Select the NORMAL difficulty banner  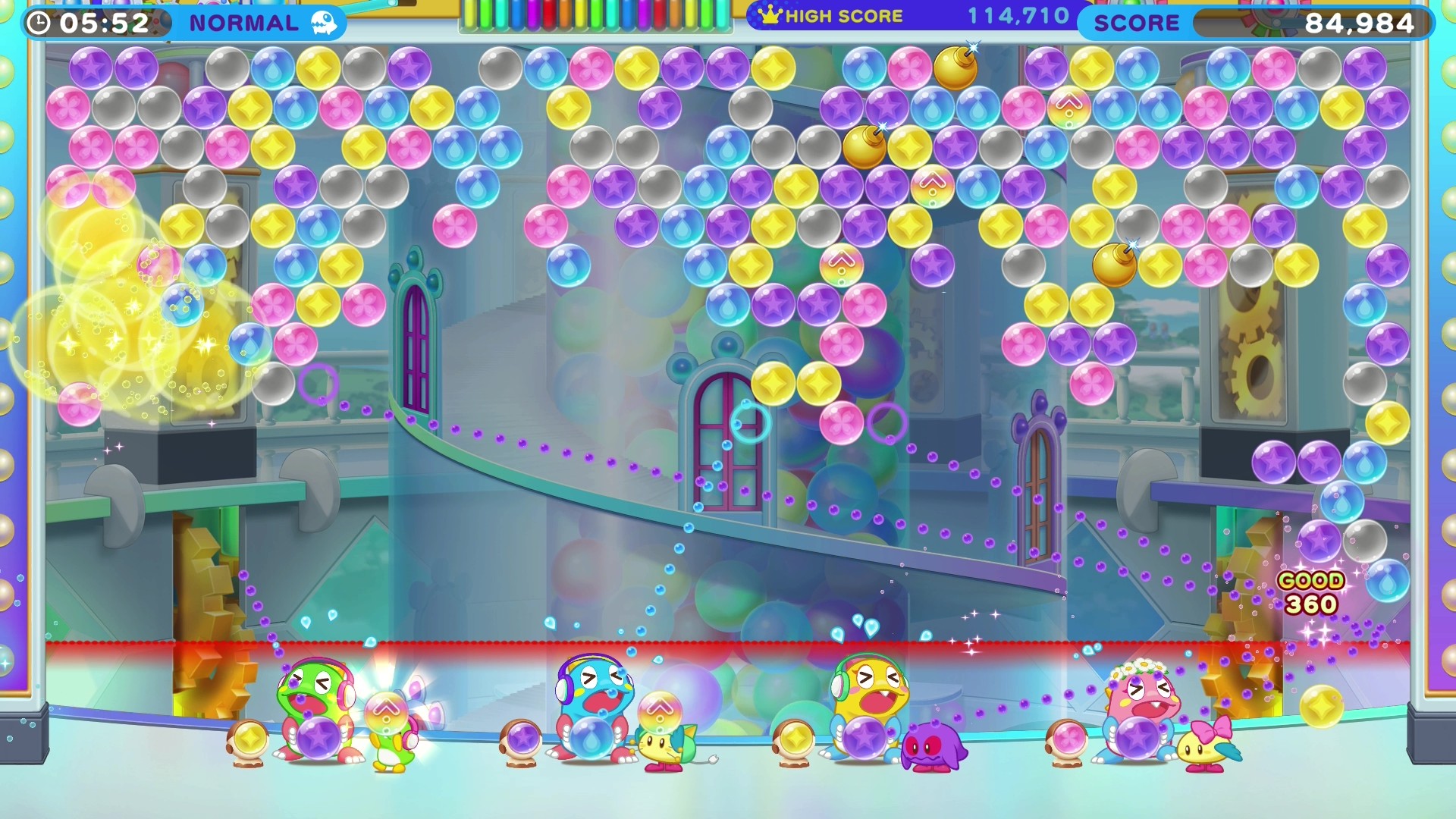pyautogui.click(x=244, y=23)
